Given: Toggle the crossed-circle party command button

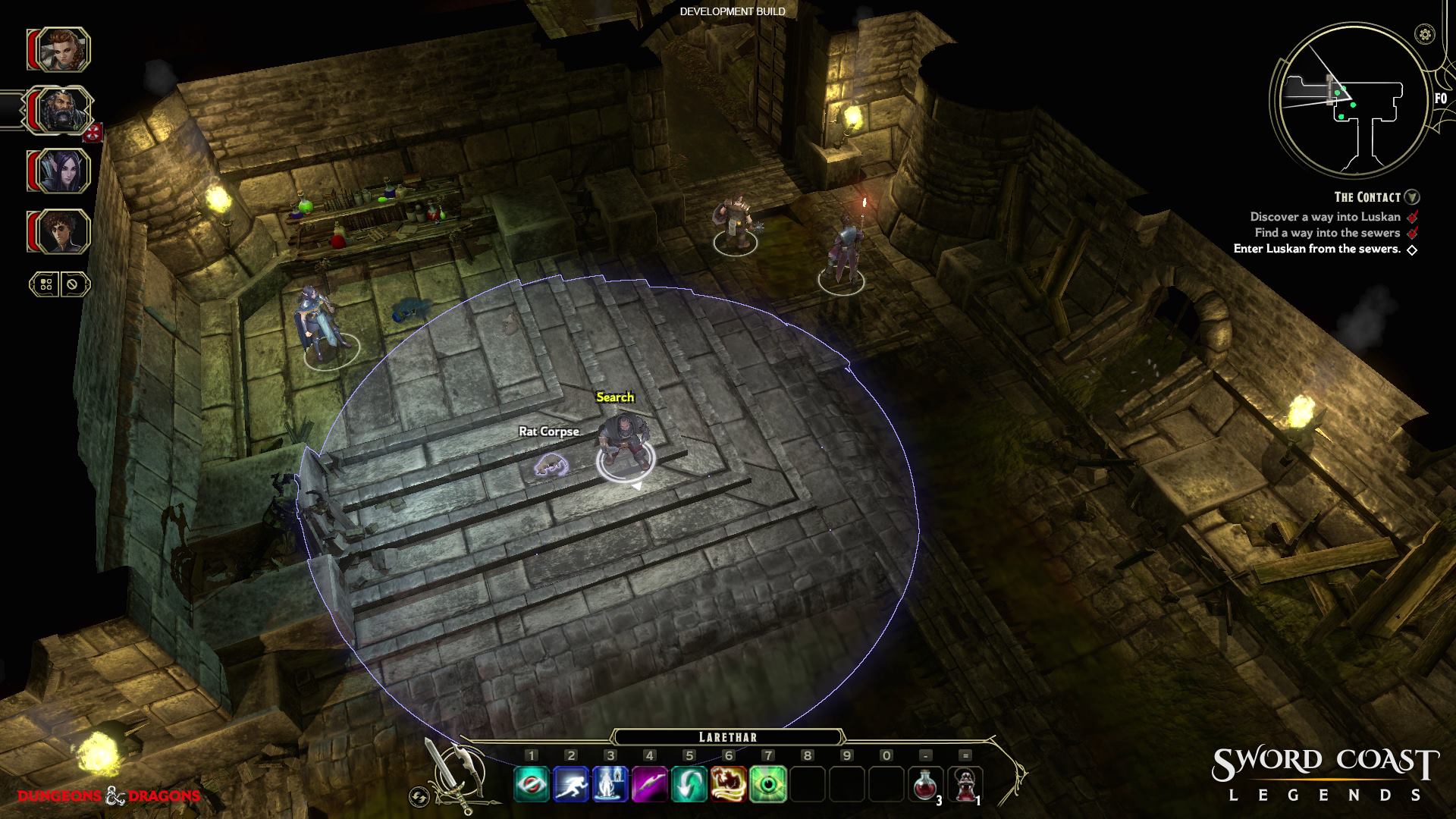Looking at the screenshot, I should tap(73, 284).
